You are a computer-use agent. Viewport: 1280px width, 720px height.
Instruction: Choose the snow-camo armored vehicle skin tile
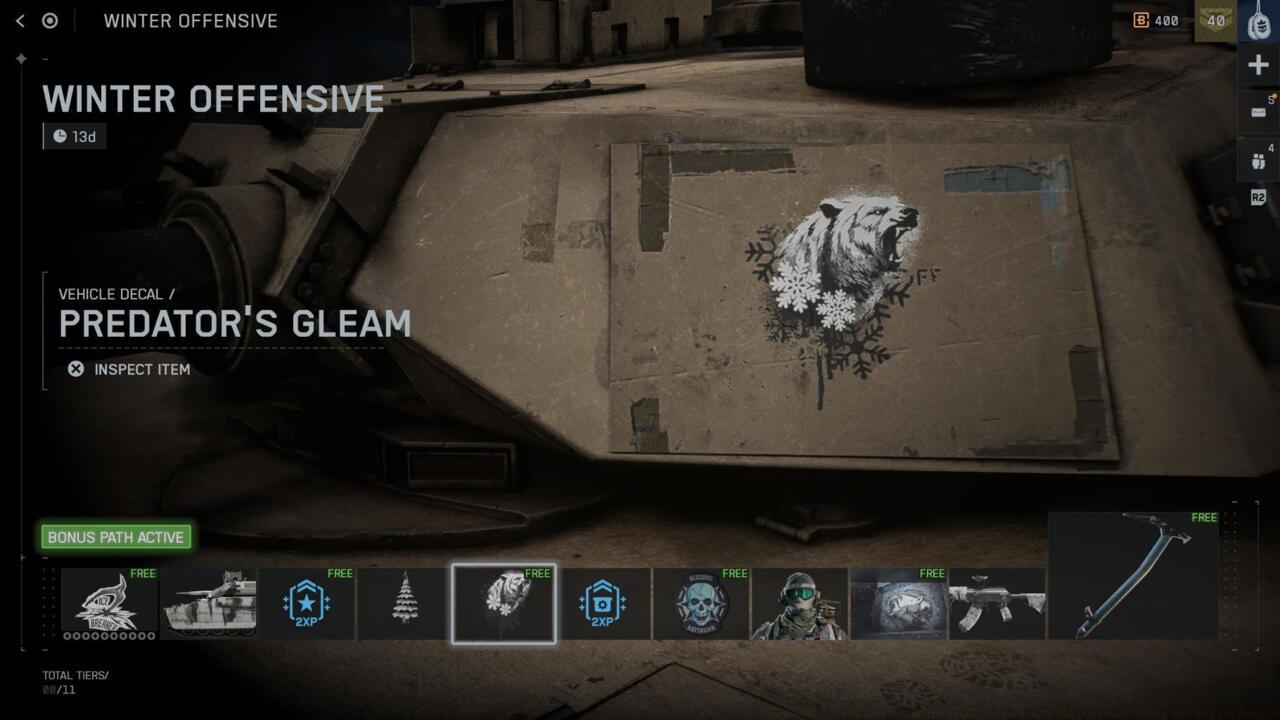pyautogui.click(x=208, y=603)
